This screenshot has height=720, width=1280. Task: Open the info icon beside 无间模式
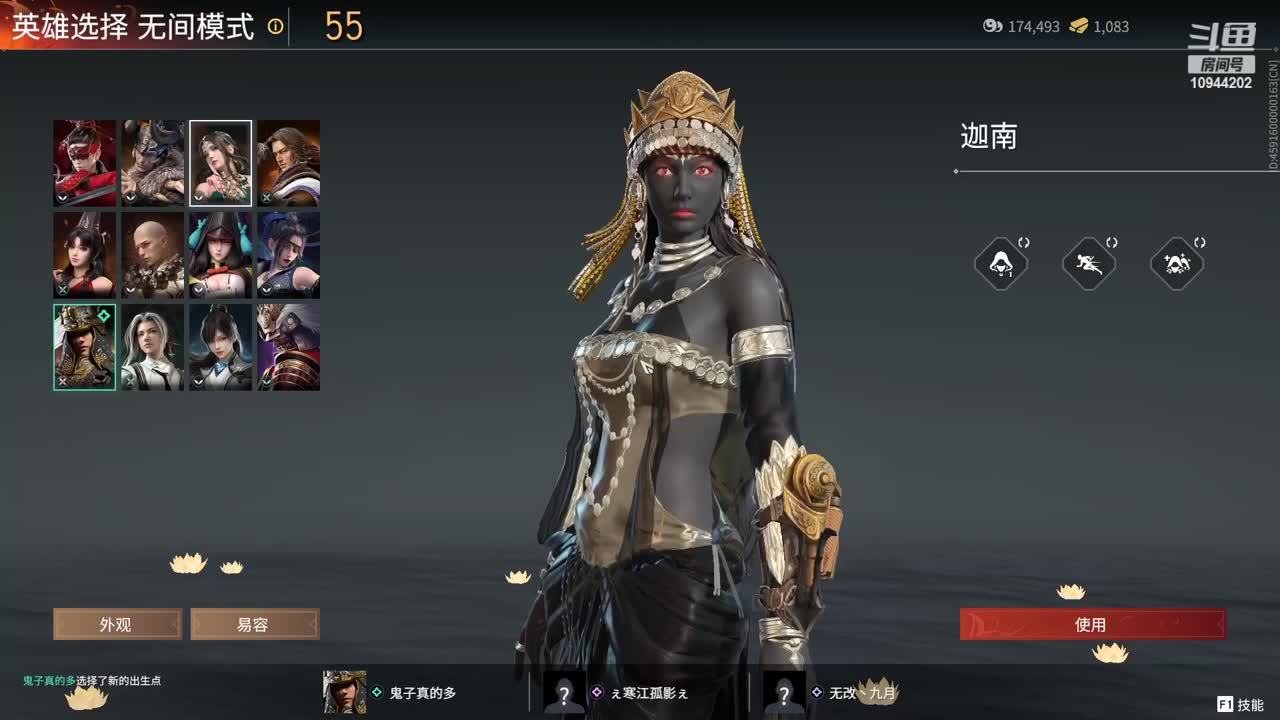pyautogui.click(x=275, y=27)
